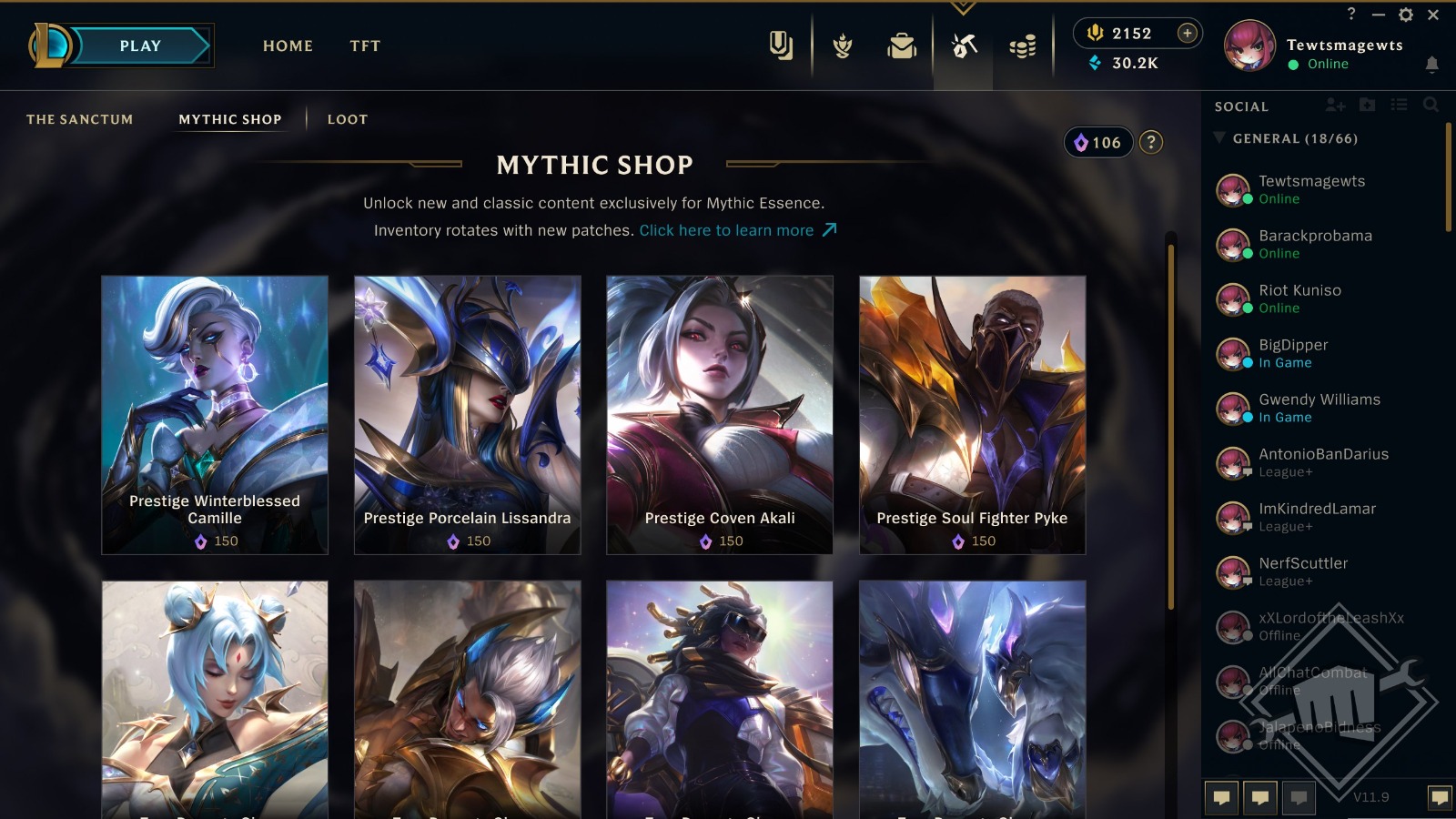Click the Add Friend icon in Social panel
The height and width of the screenshot is (819, 1456).
1336,106
